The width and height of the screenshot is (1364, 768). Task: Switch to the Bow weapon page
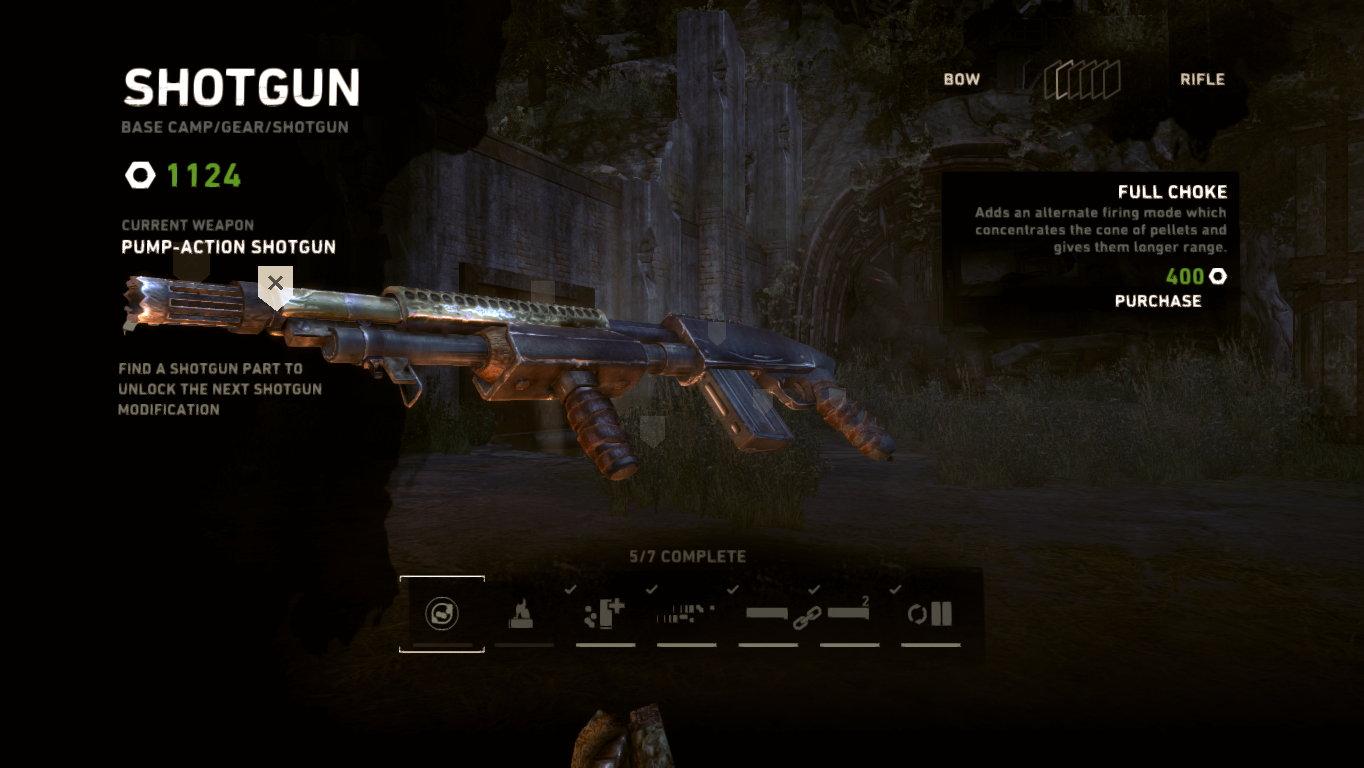pos(962,80)
